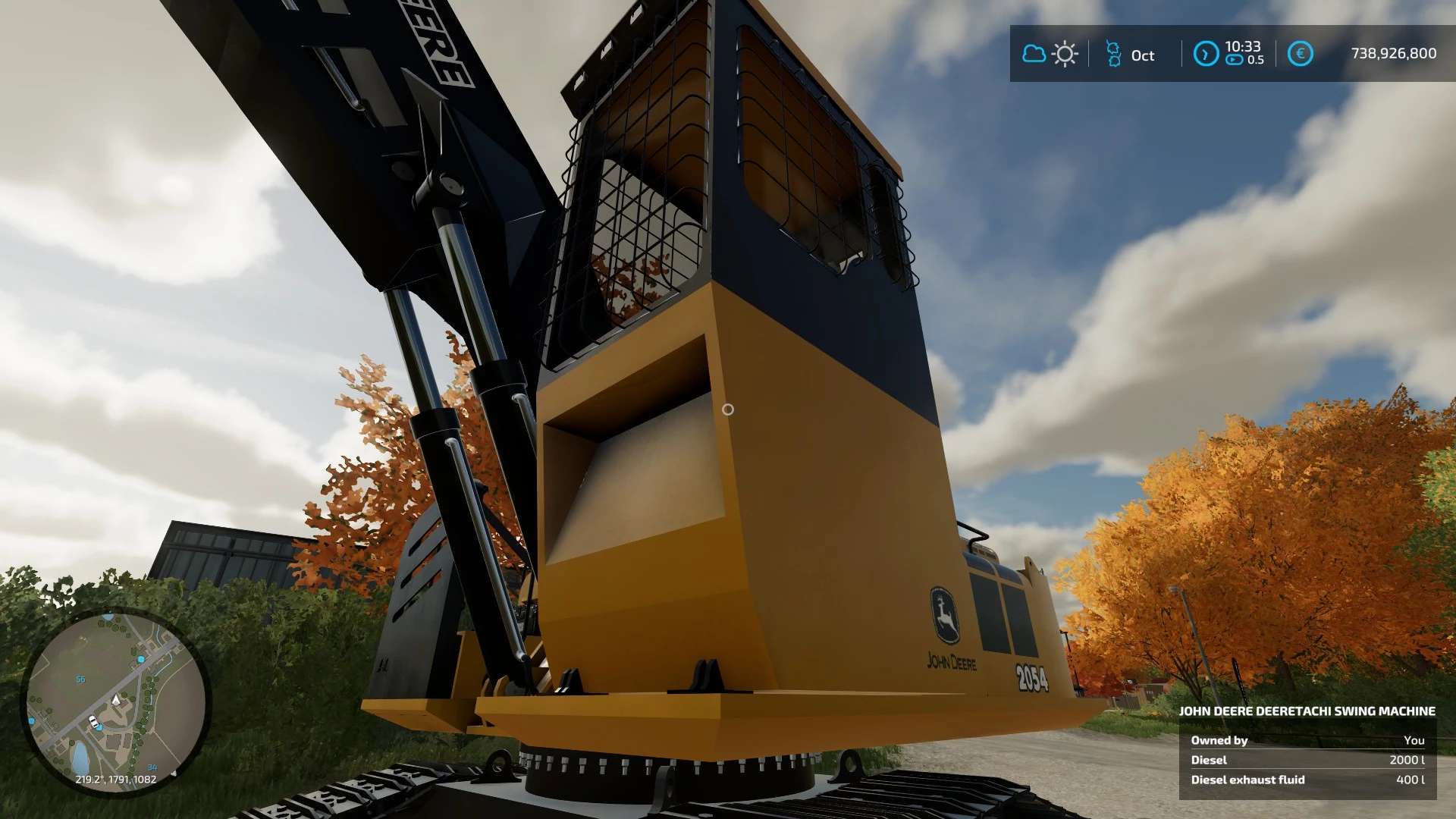Image resolution: width=1456 pixels, height=819 pixels.
Task: Click the cloud and sun weather icon
Action: [x=1050, y=54]
